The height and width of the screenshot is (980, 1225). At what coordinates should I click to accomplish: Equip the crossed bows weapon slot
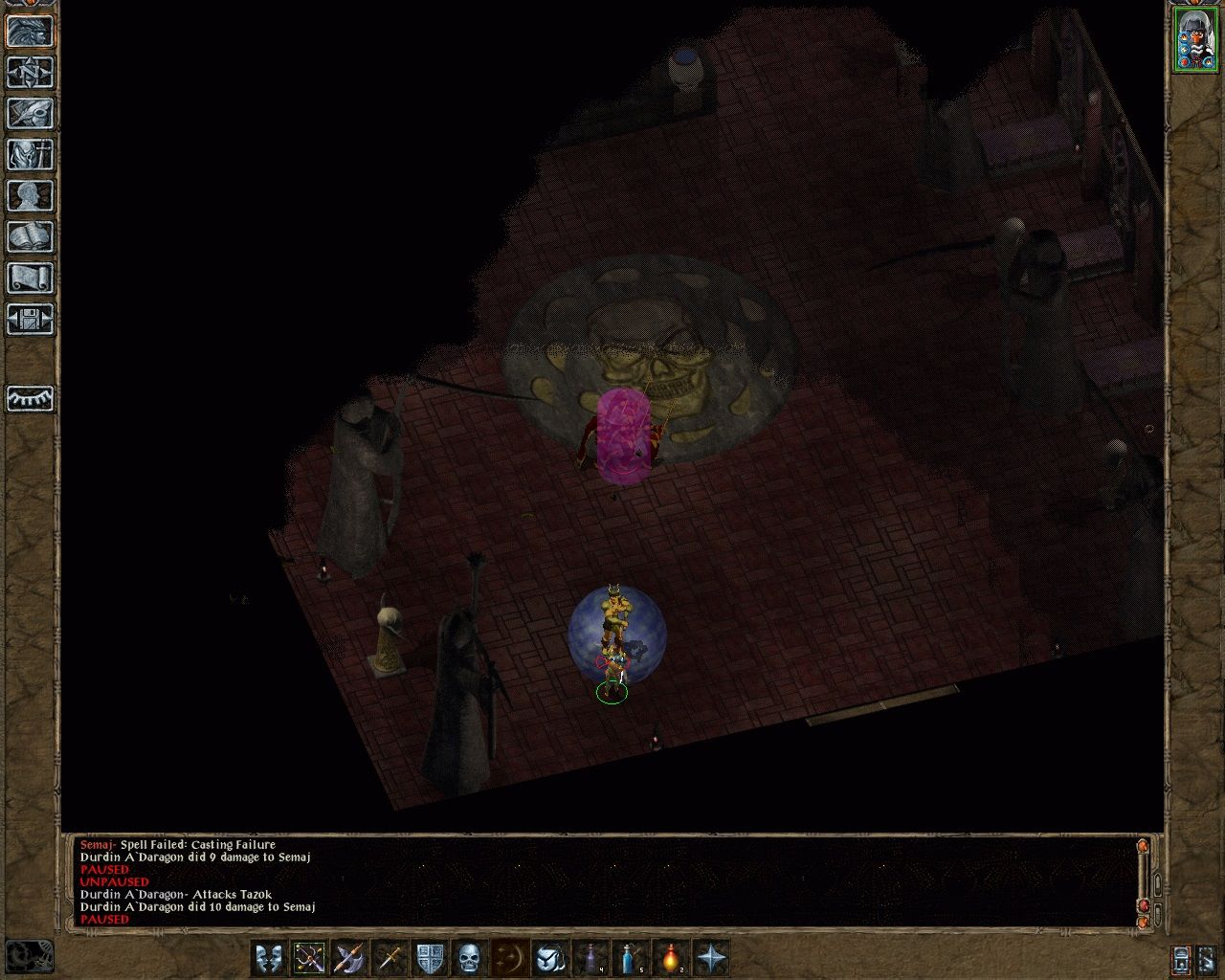point(309,957)
